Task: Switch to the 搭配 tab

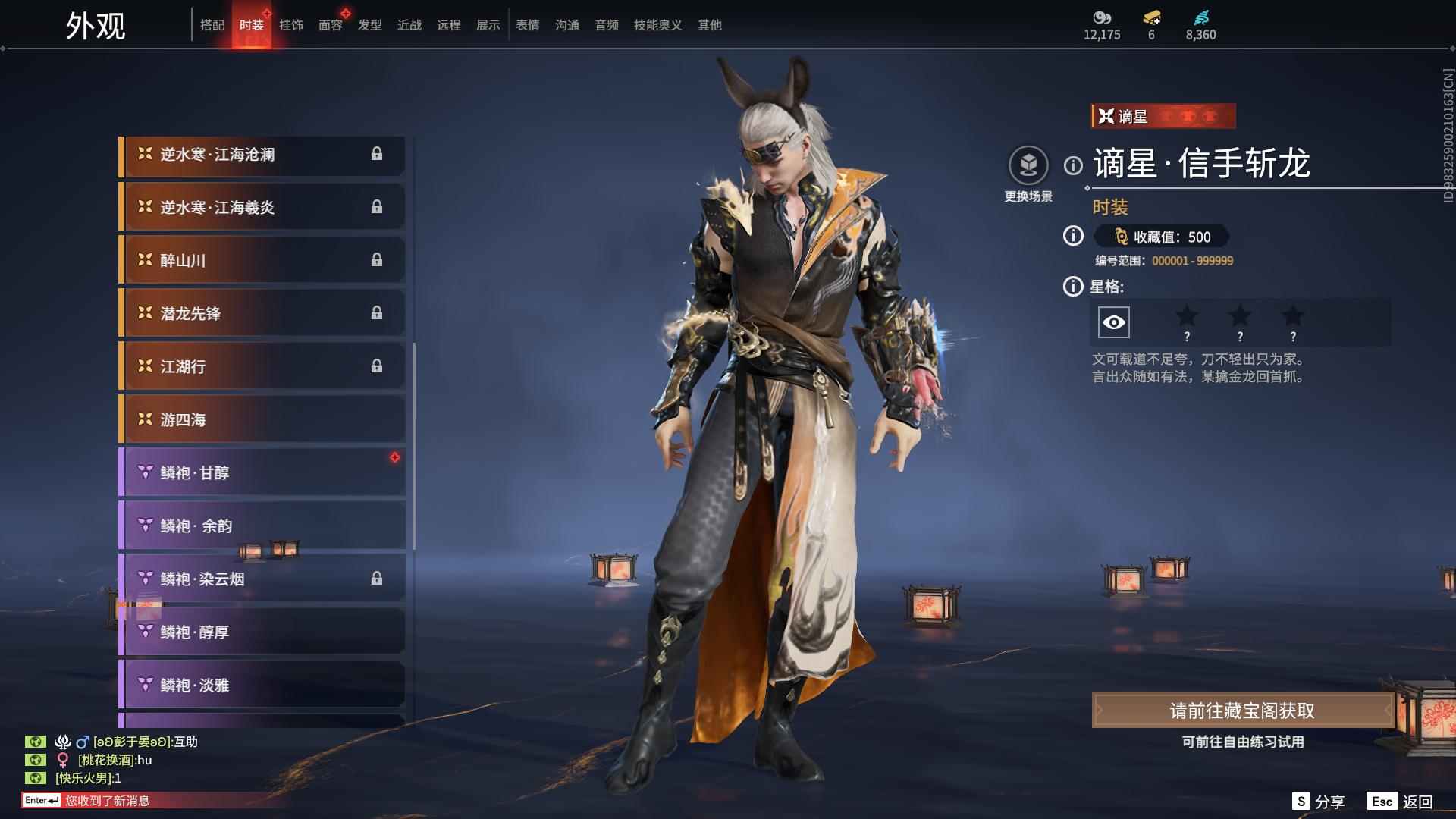Action: (212, 25)
